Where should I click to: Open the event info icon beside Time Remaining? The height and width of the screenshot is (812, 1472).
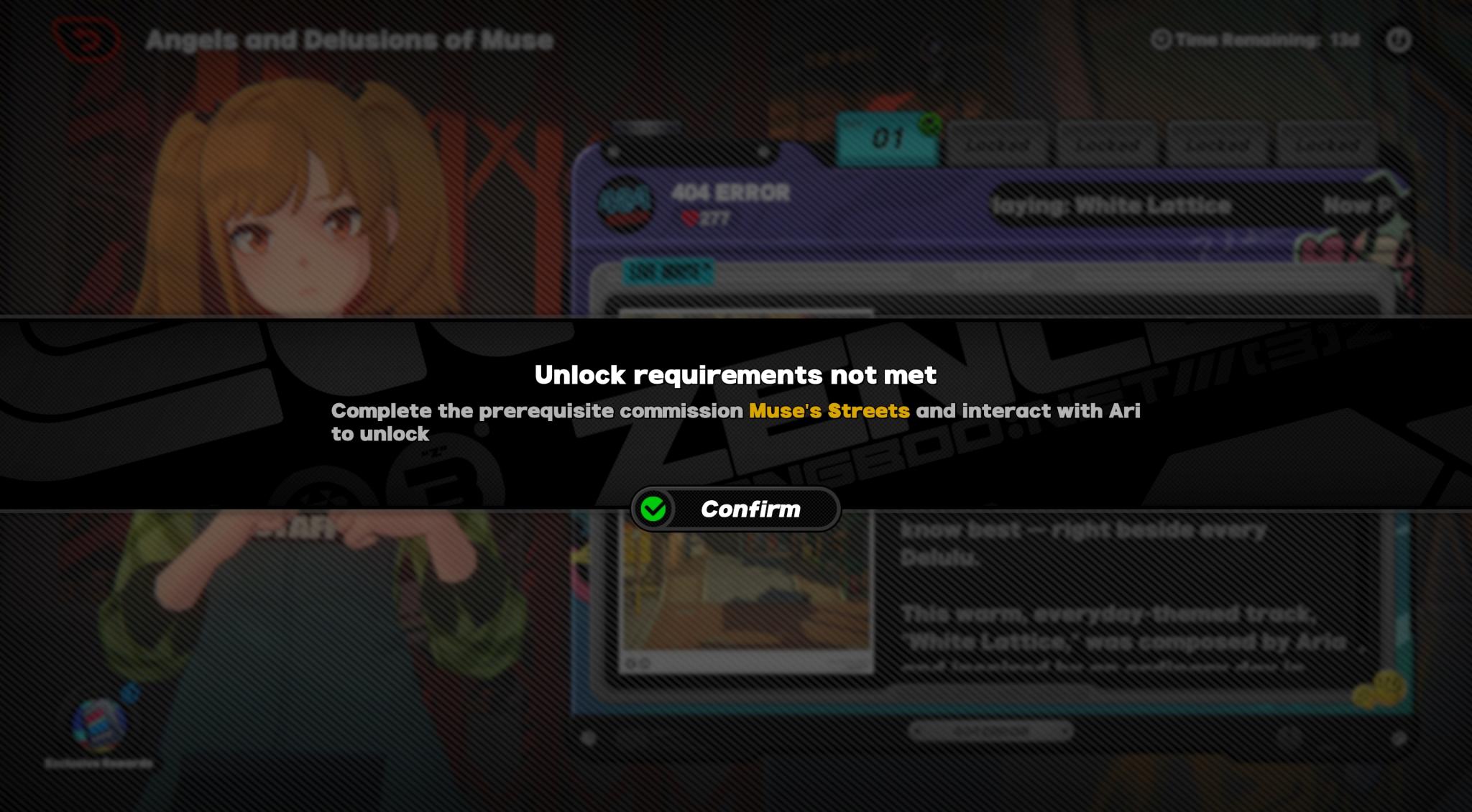(1398, 40)
